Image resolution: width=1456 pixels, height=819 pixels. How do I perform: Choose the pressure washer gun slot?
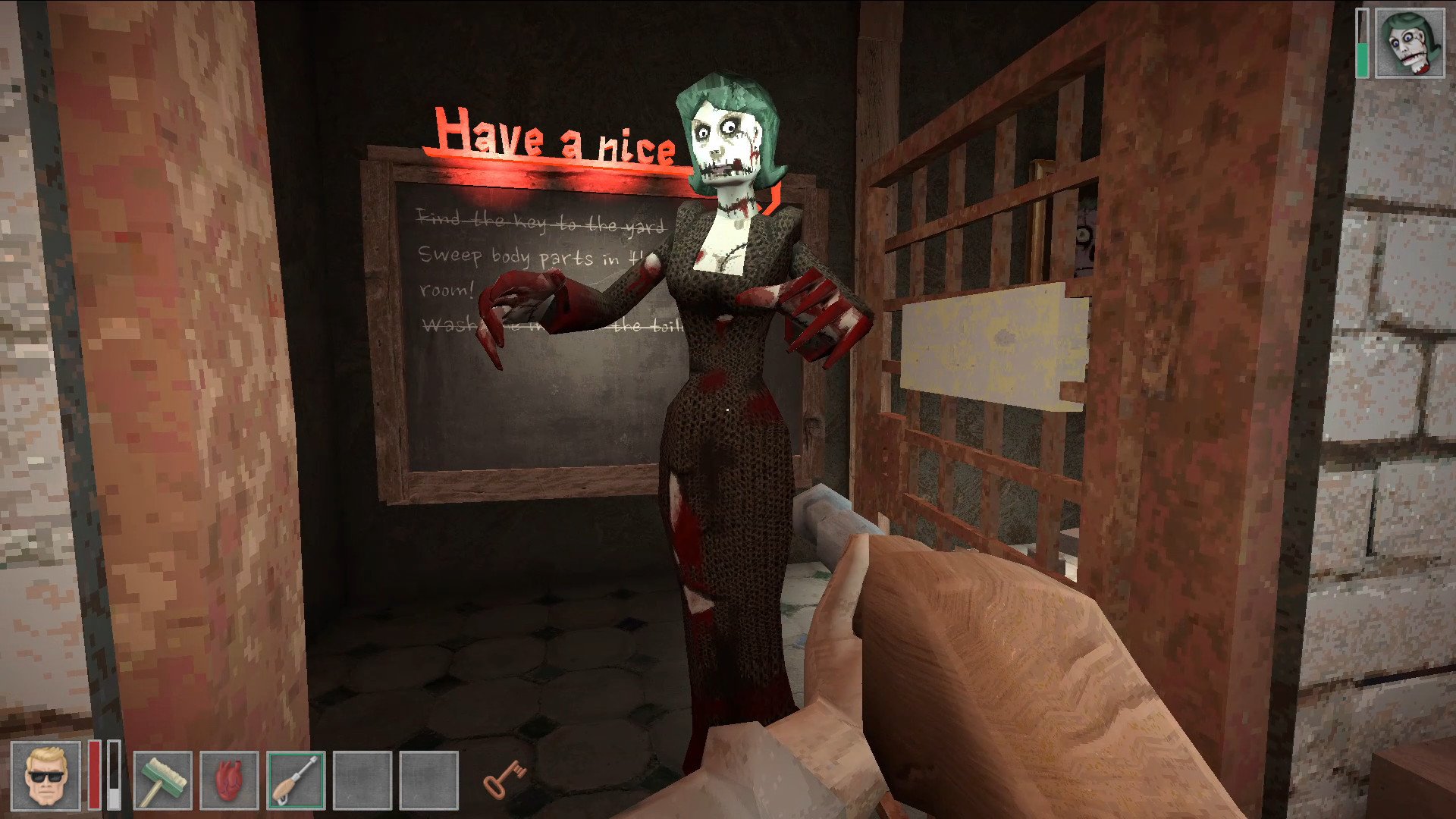tap(296, 780)
